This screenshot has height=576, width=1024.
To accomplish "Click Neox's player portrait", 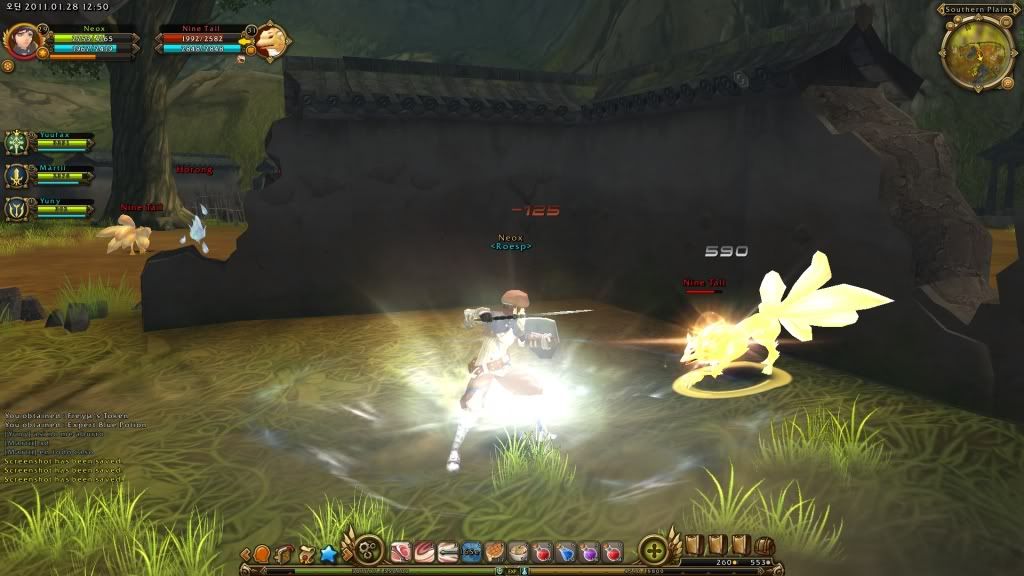I will [21, 42].
